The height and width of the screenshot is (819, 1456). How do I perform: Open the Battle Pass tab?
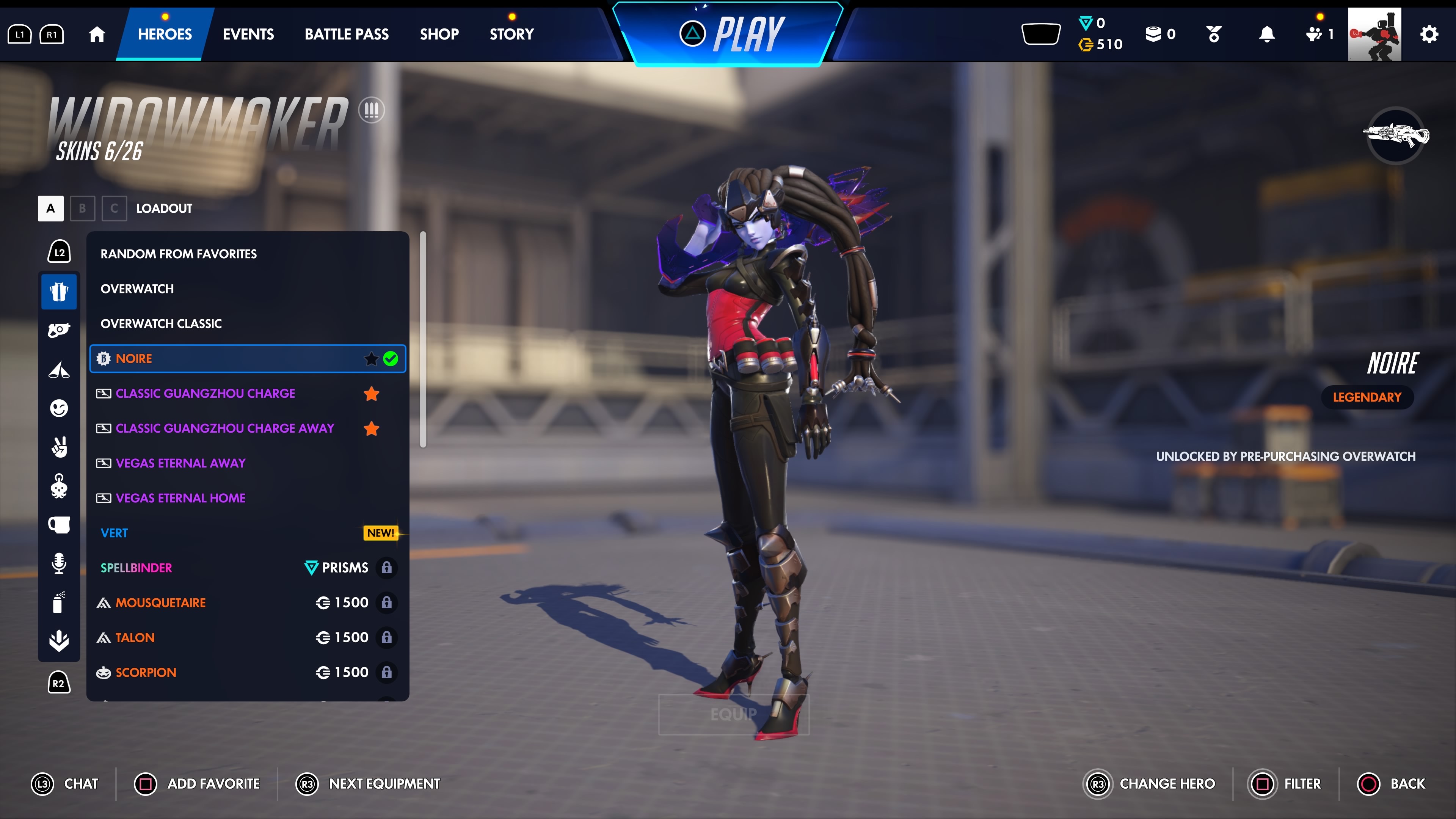[347, 34]
